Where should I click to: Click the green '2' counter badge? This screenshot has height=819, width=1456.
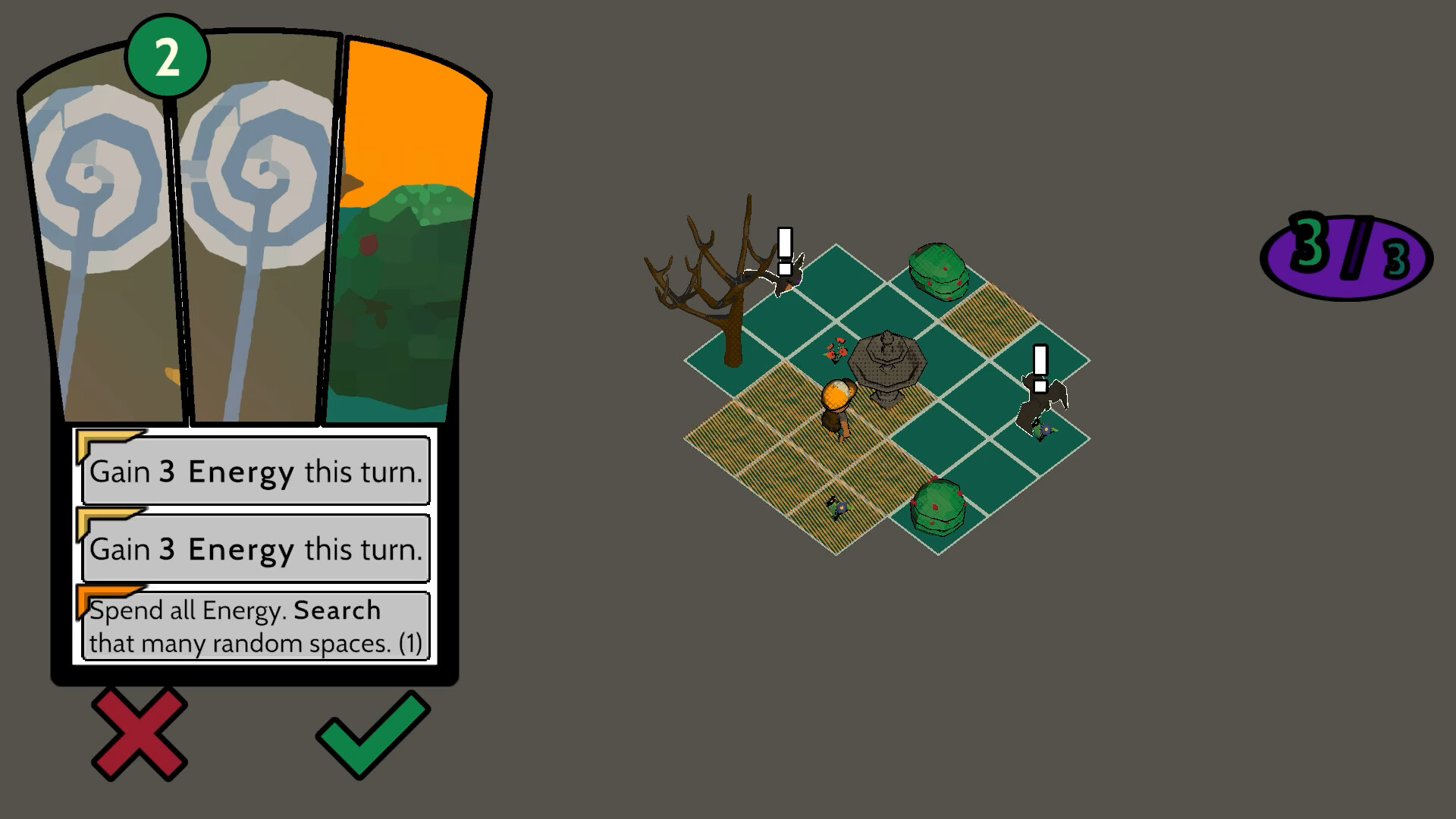tap(167, 55)
